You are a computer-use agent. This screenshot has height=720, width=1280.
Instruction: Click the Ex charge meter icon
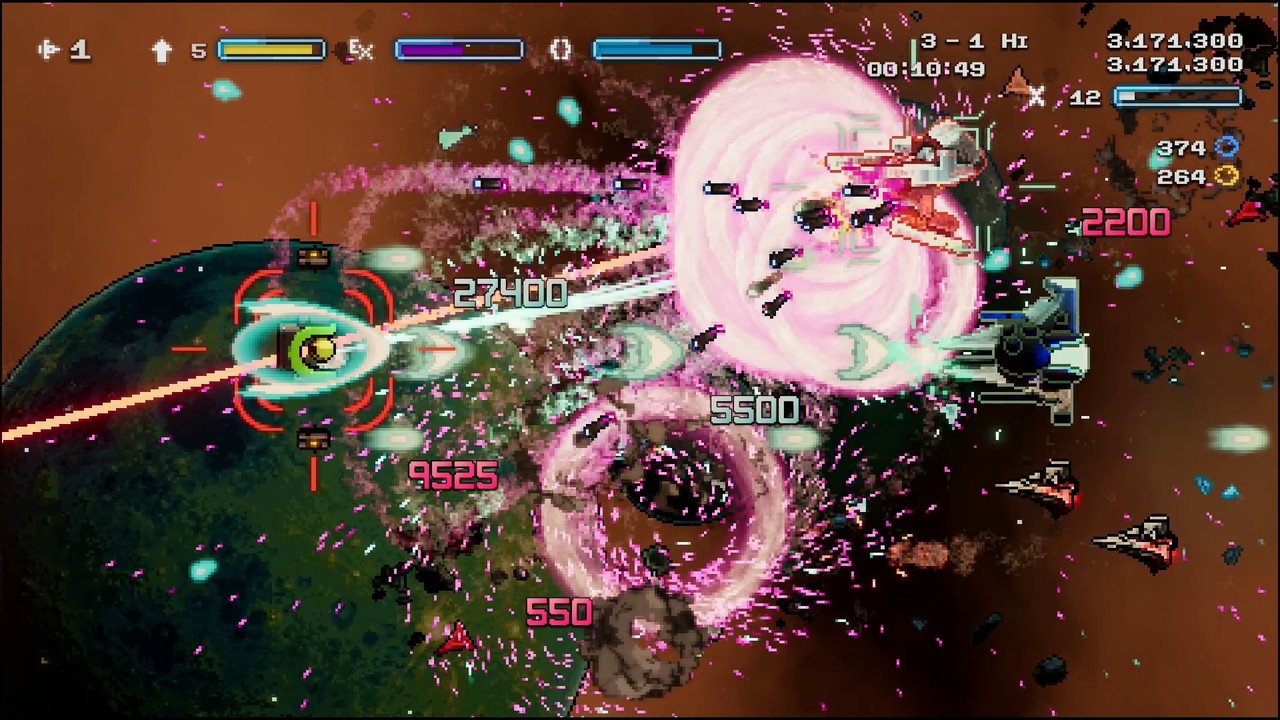coord(360,50)
